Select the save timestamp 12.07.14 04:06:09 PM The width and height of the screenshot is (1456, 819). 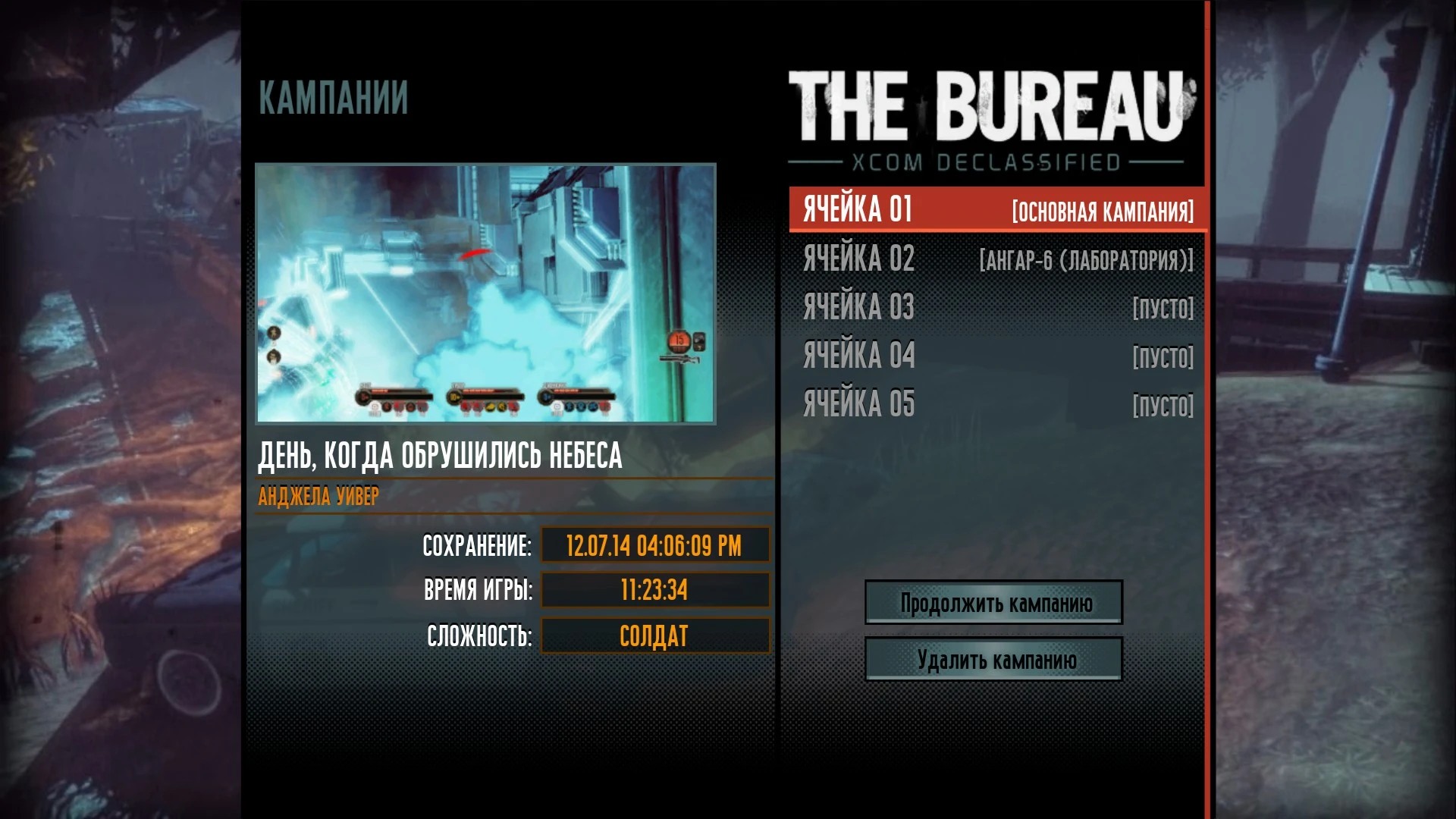click(x=654, y=544)
